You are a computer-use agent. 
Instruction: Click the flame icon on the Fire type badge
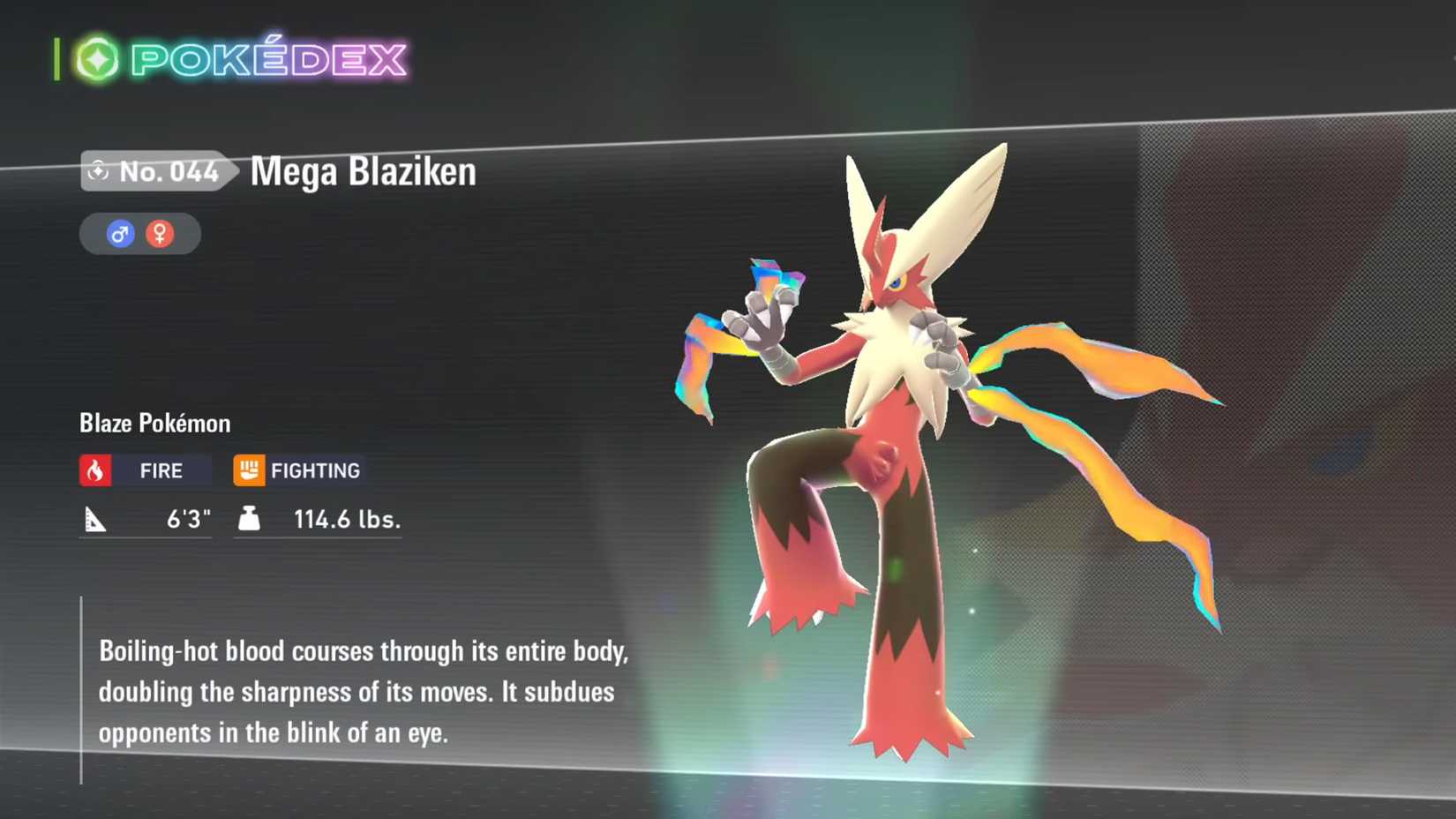tap(94, 470)
